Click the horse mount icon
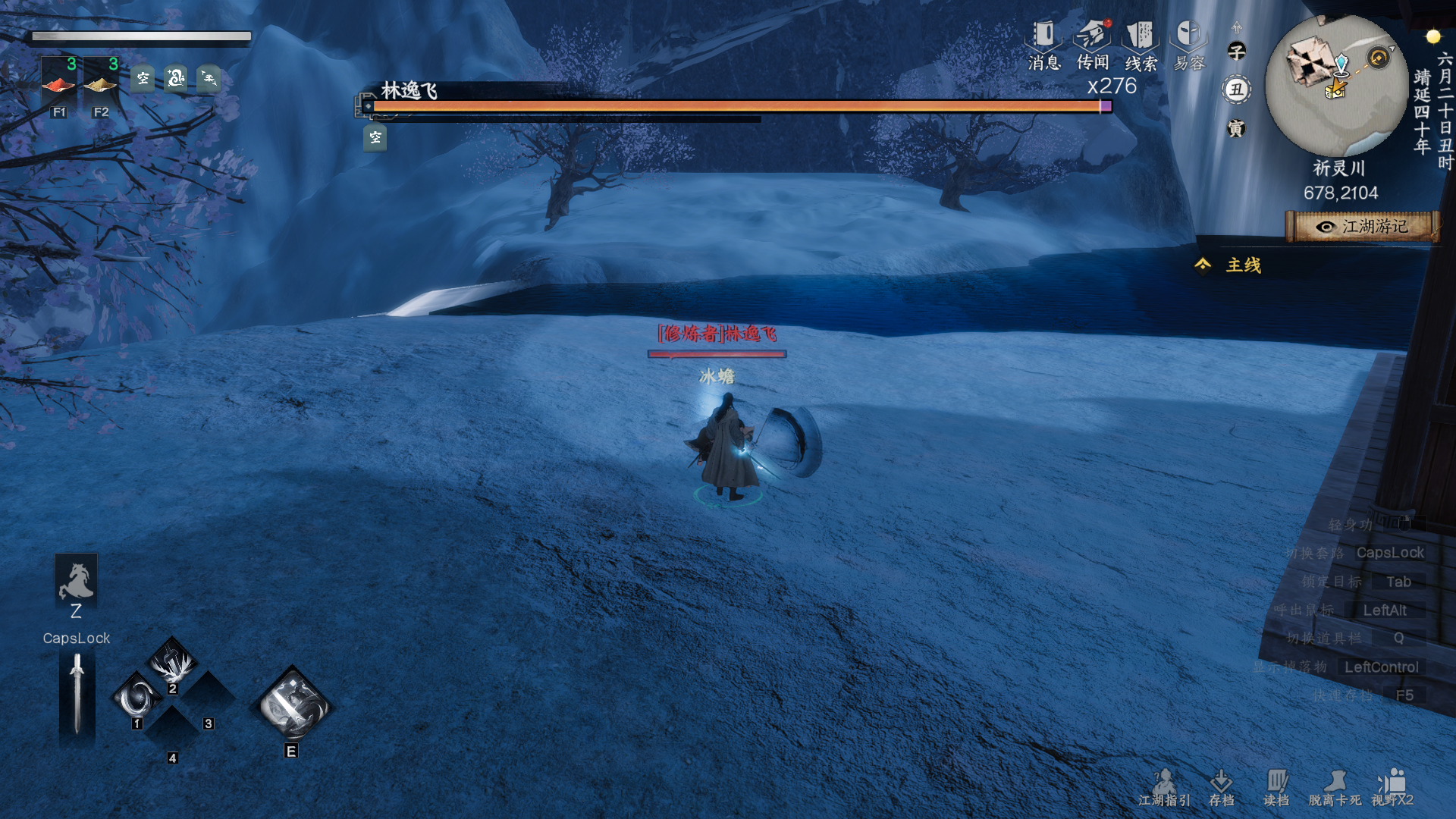This screenshot has width=1456, height=819. point(76,580)
